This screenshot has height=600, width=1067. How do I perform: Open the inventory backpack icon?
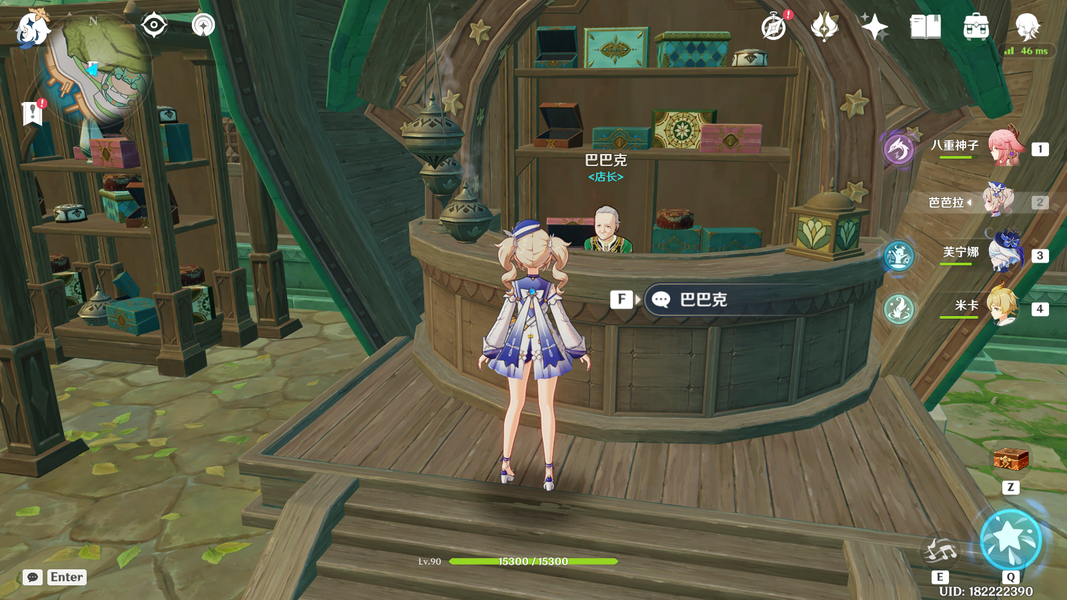coord(976,27)
